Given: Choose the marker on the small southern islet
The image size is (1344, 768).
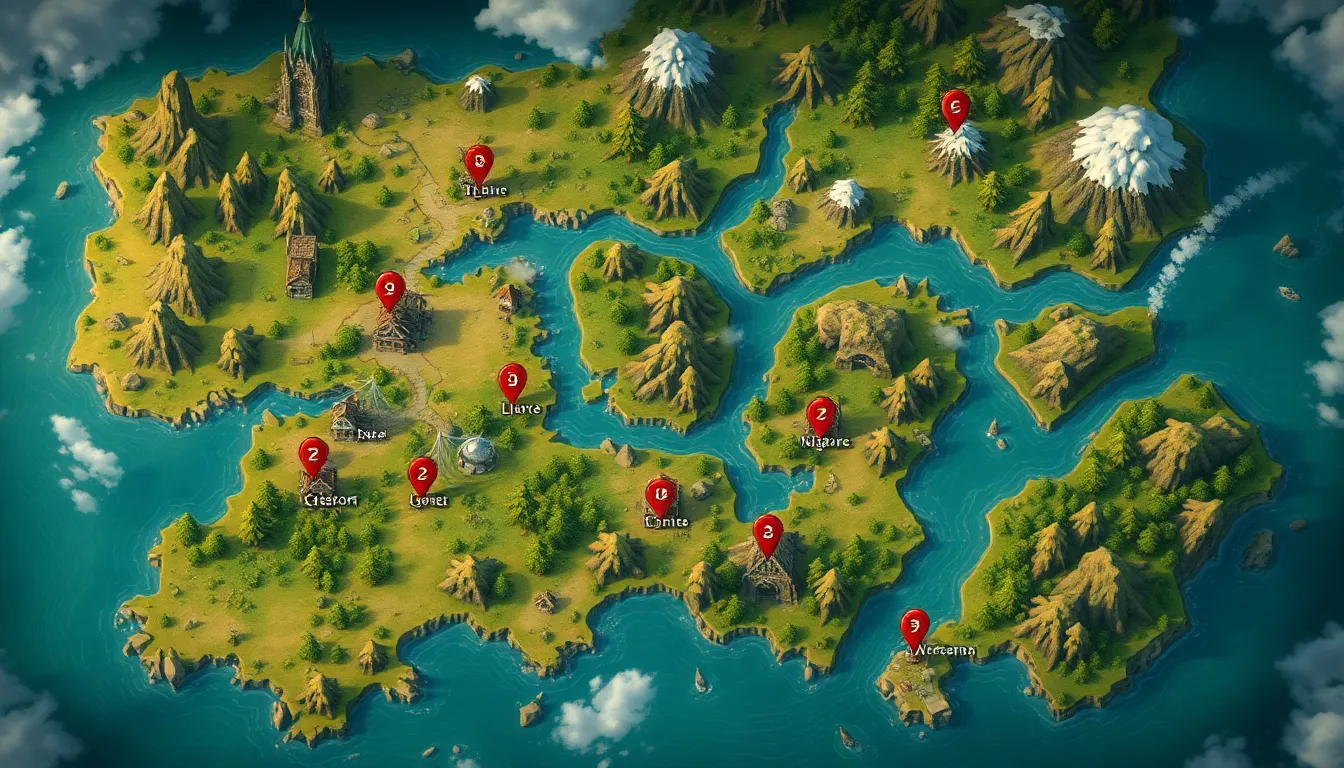Looking at the screenshot, I should (914, 627).
